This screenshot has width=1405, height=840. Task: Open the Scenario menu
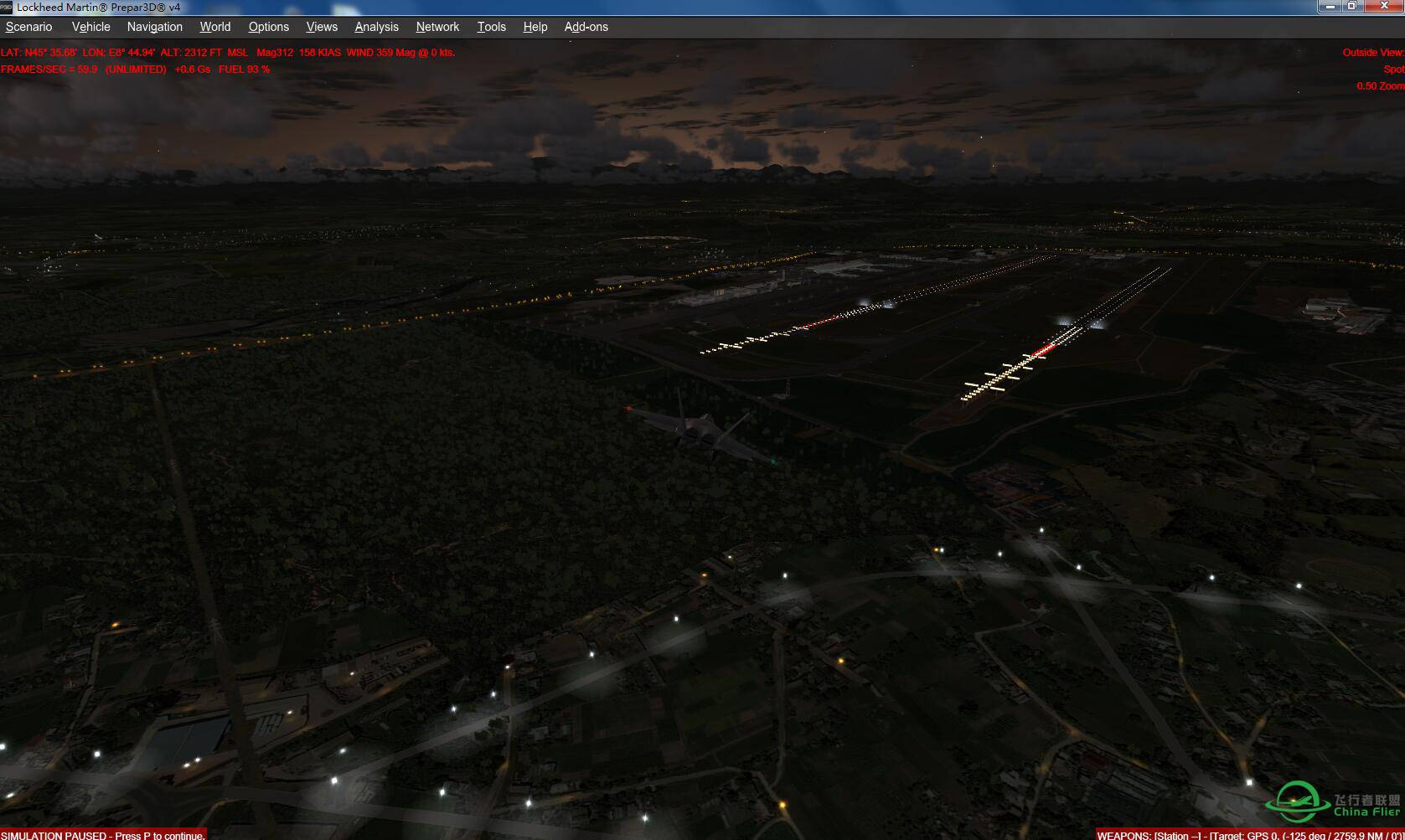click(29, 27)
